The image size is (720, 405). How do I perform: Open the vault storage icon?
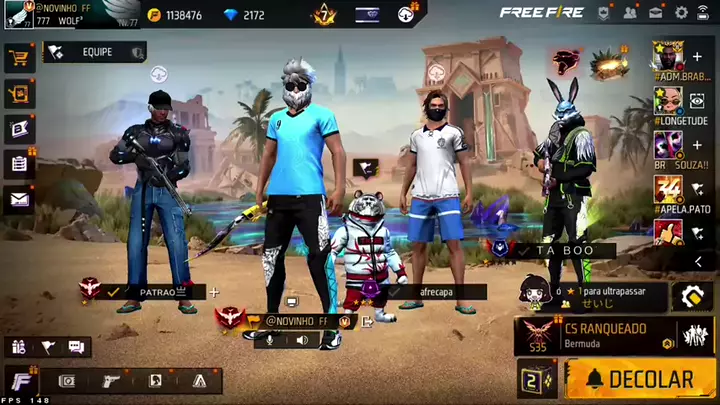67,381
